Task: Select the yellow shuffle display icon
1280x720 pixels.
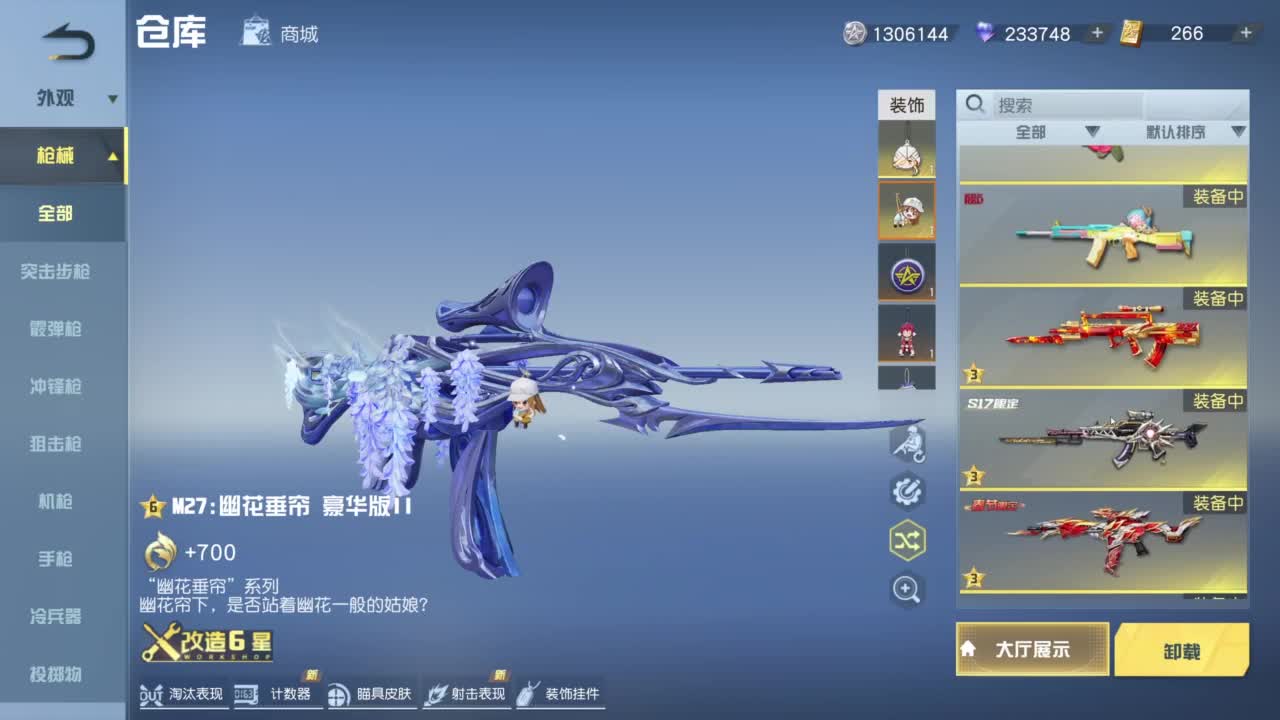Action: point(906,540)
